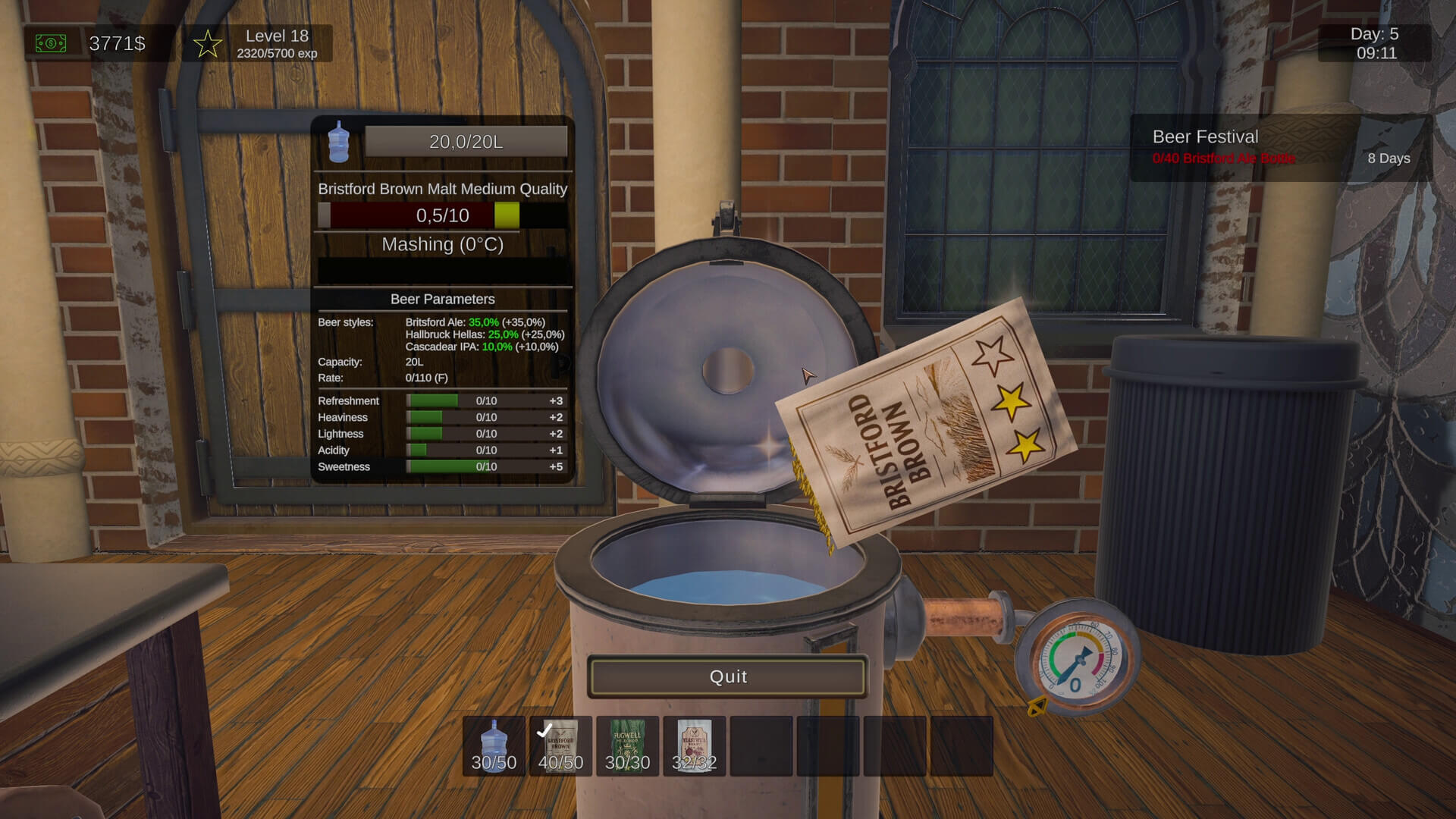Click the cash icon beside 3771$
This screenshot has width=1456, height=819.
click(50, 43)
